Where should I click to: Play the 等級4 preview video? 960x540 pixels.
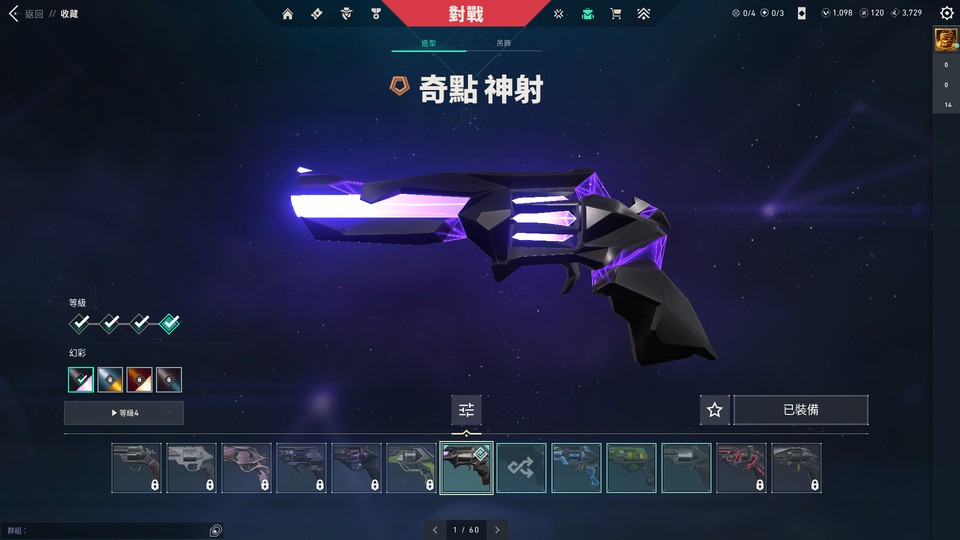pyautogui.click(x=124, y=413)
